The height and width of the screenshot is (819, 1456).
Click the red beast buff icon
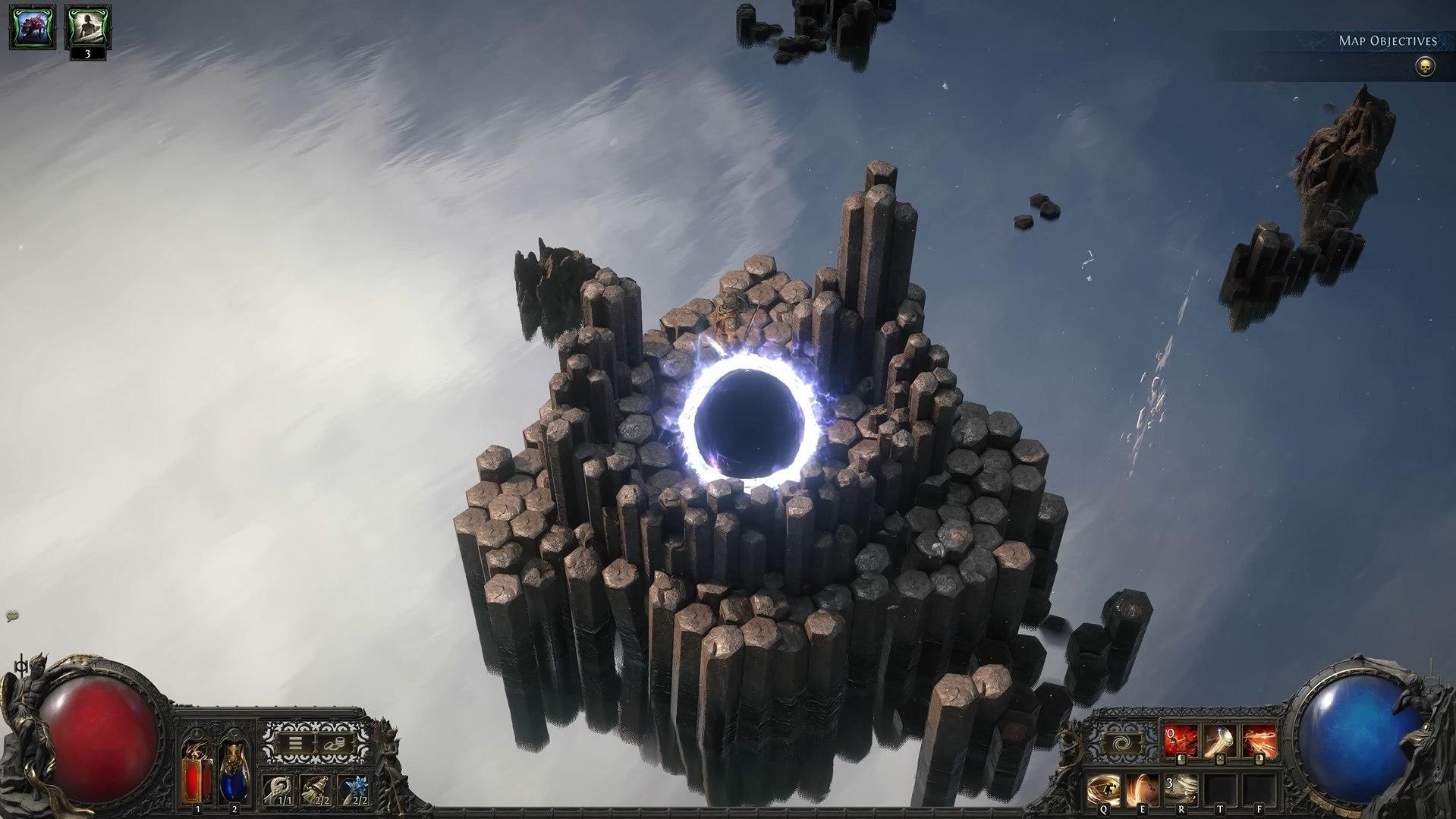[x=33, y=27]
